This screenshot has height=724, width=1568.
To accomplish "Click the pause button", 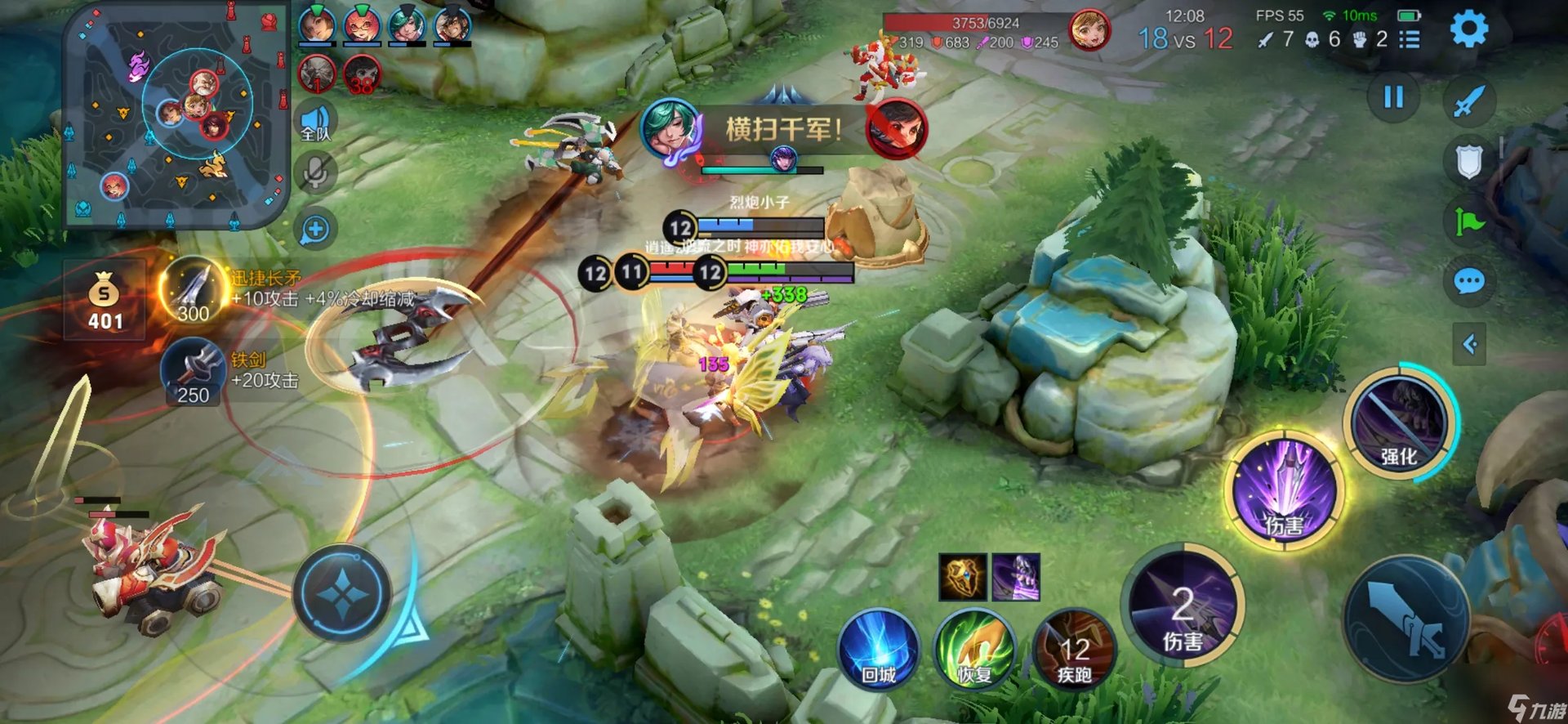I will click(x=1393, y=98).
